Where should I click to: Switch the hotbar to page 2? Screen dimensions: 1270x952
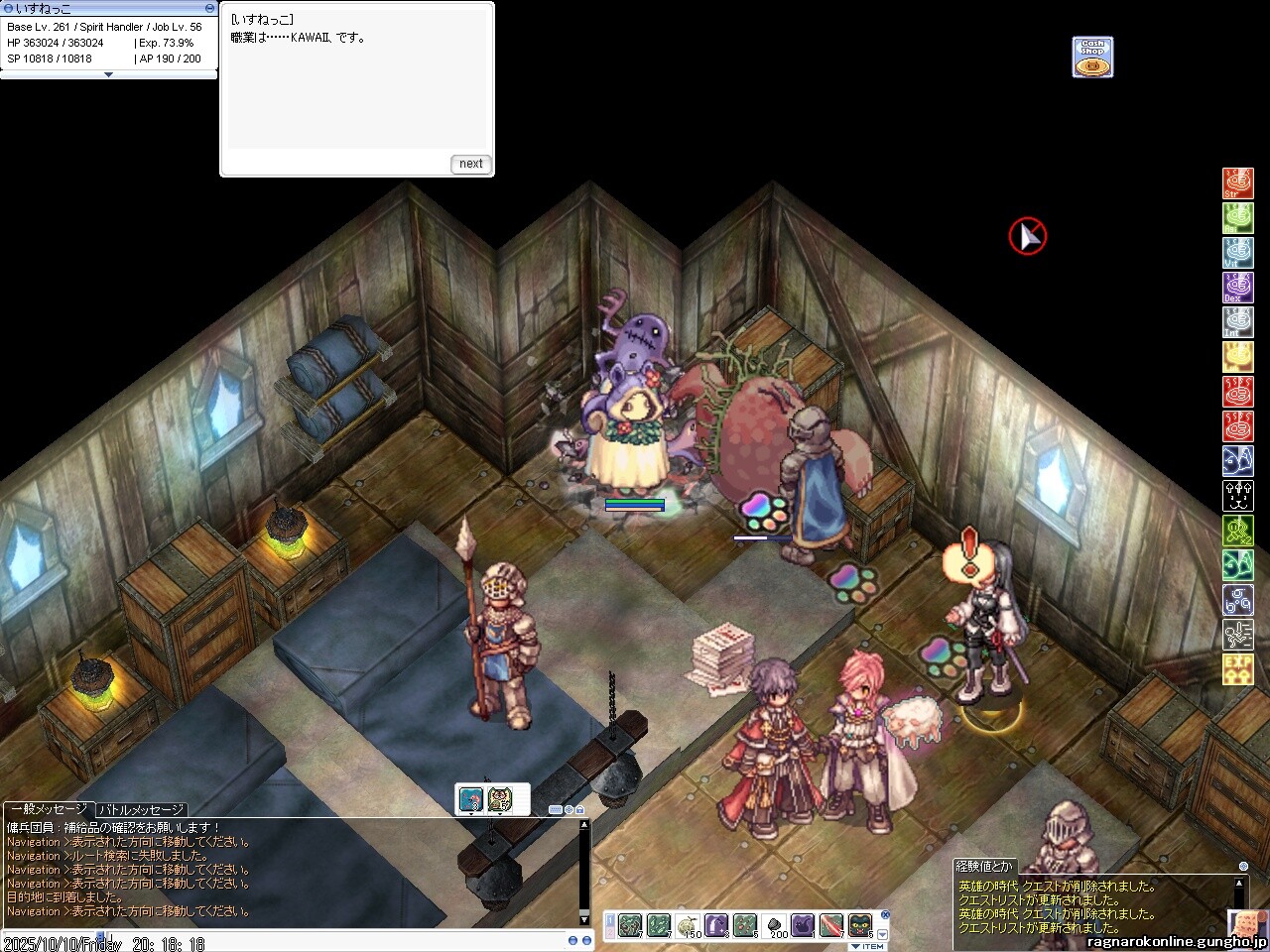(610, 932)
